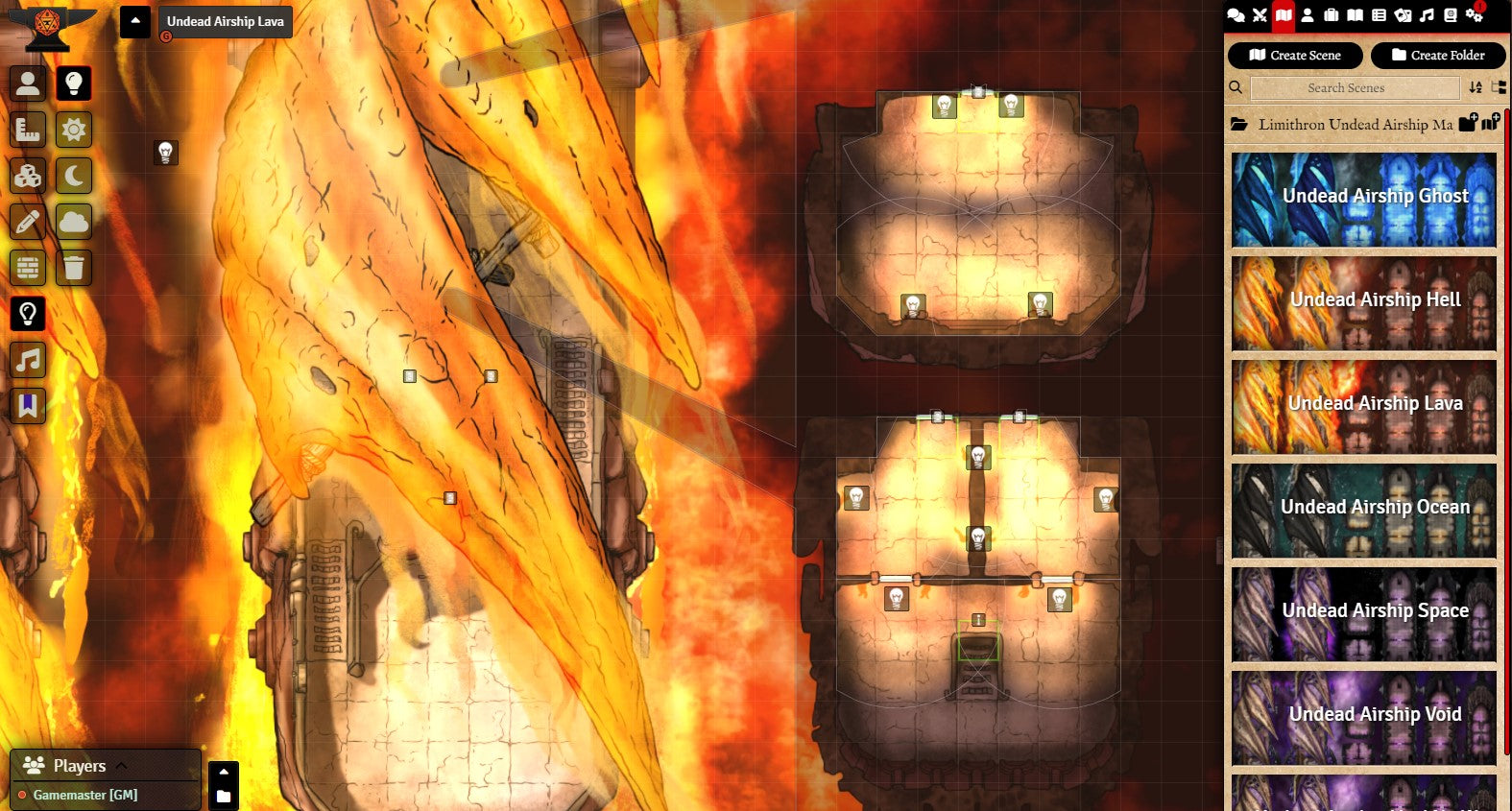Screen dimensions: 1512x811
Task: Select the Undead Airship Hell scene
Action: pyautogui.click(x=1364, y=303)
